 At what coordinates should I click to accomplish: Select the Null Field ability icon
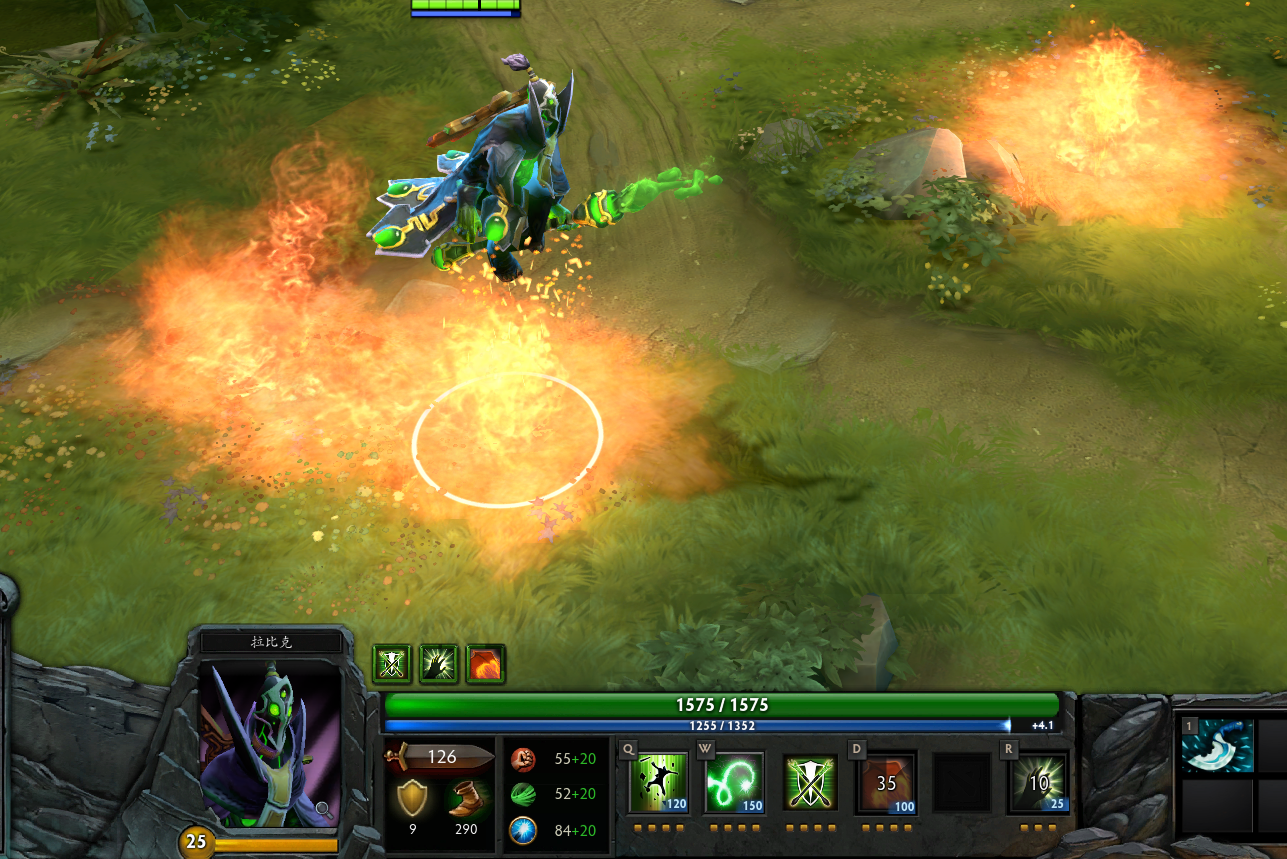[x=810, y=782]
